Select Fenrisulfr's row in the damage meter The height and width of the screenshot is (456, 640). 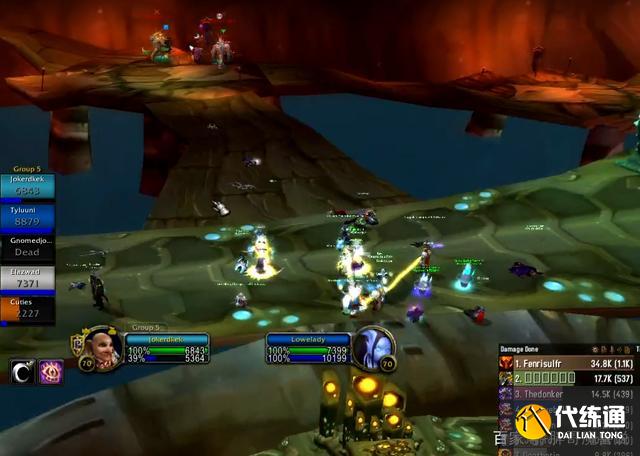(565, 362)
